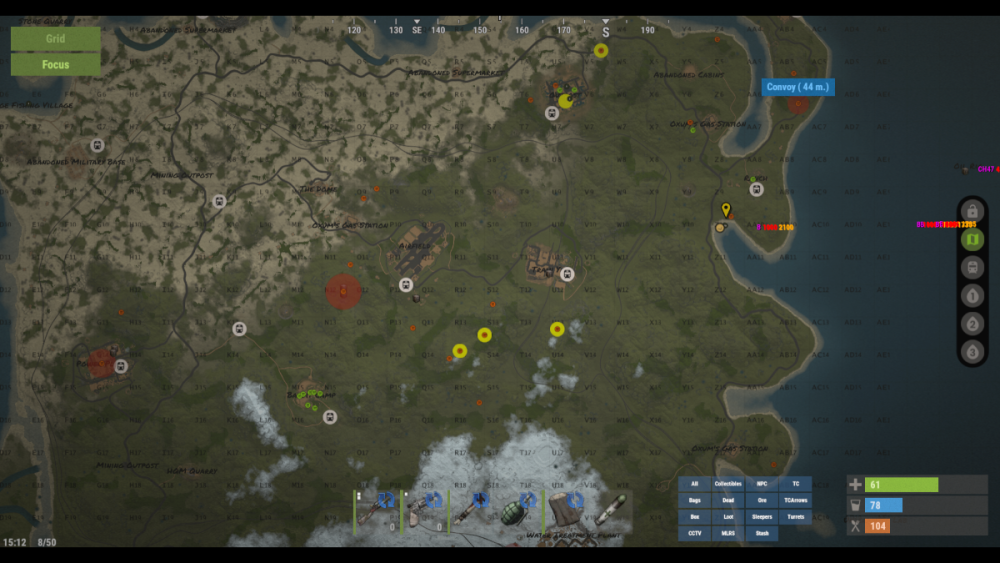1000x563 pixels.
Task: Show the Sleepers filter
Action: [x=762, y=517]
